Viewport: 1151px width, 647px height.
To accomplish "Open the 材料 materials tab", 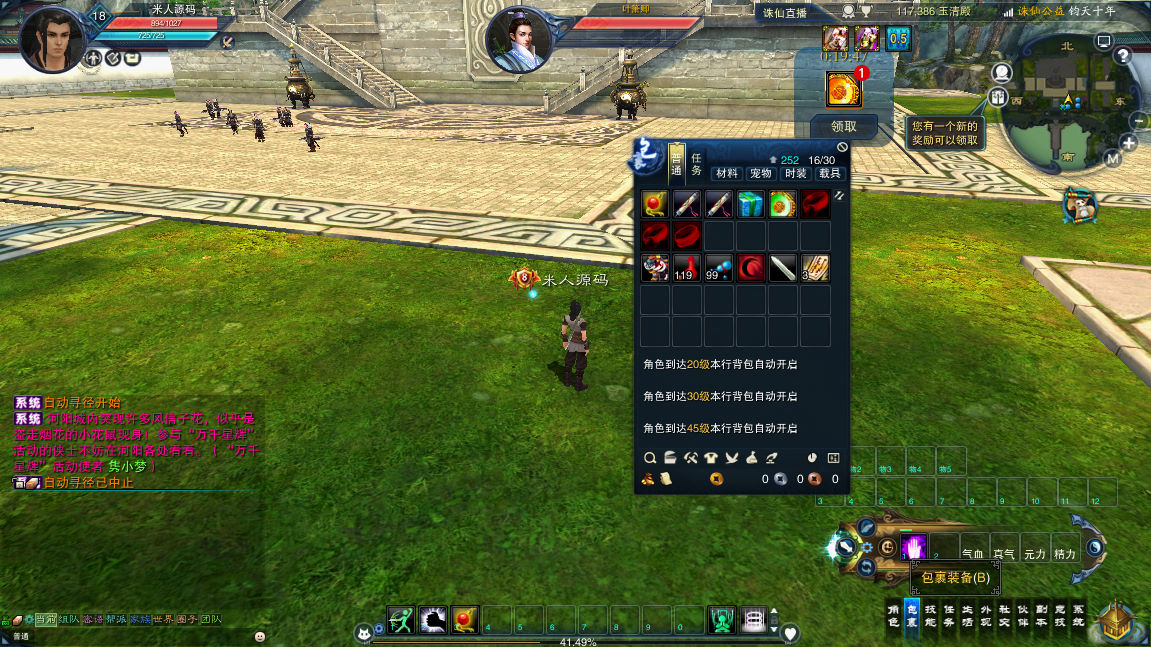I will pyautogui.click(x=726, y=173).
